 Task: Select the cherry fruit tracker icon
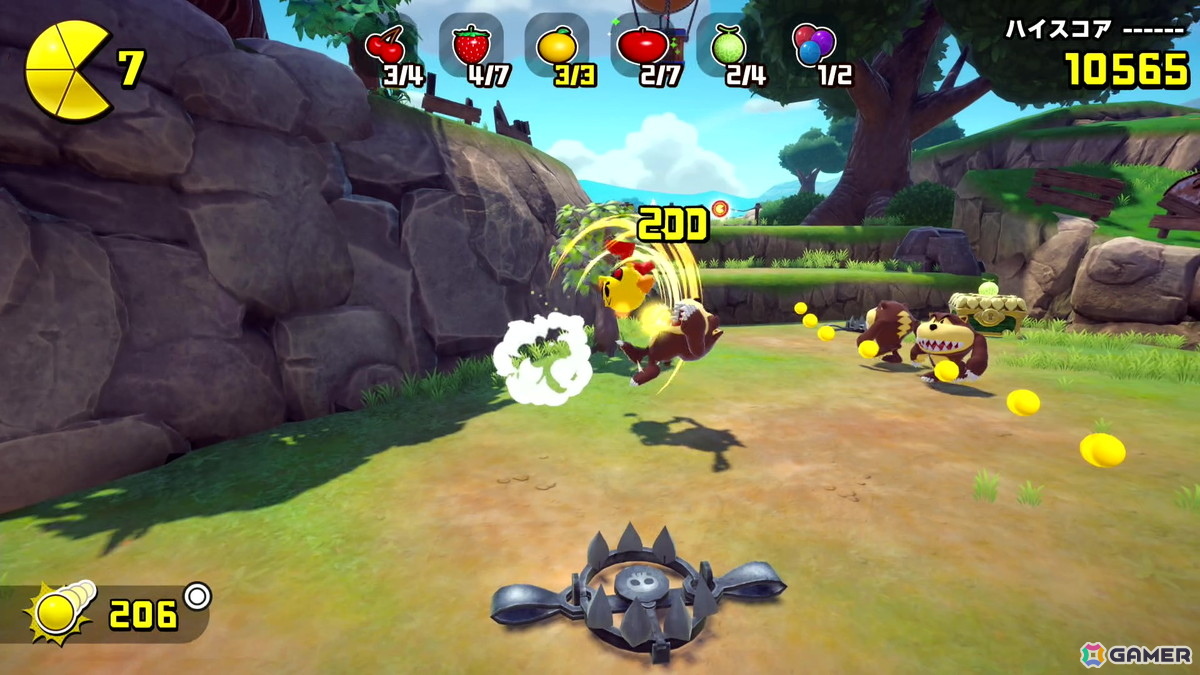click(x=385, y=46)
